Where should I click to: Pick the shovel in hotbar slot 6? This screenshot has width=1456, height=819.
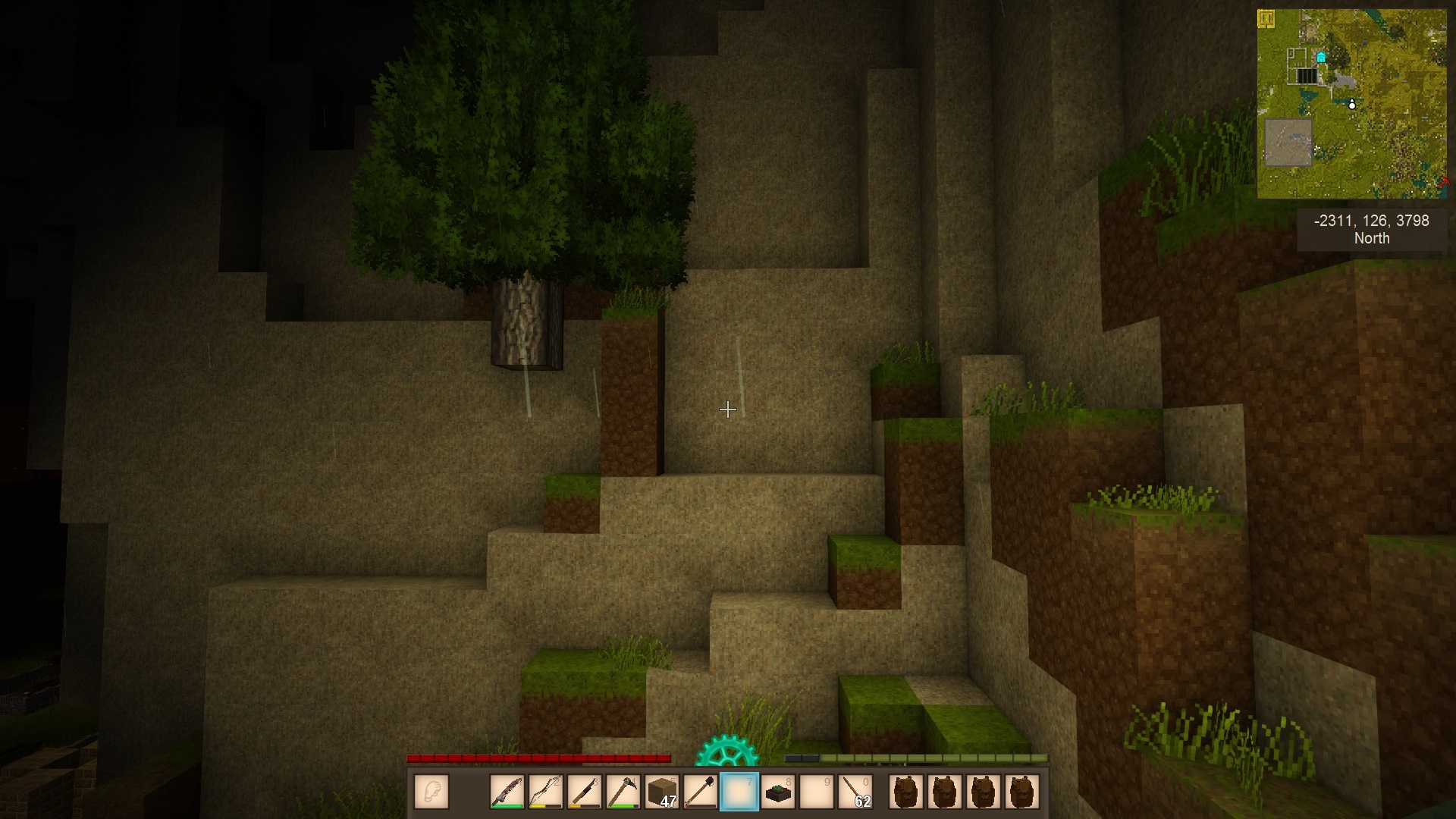click(701, 792)
